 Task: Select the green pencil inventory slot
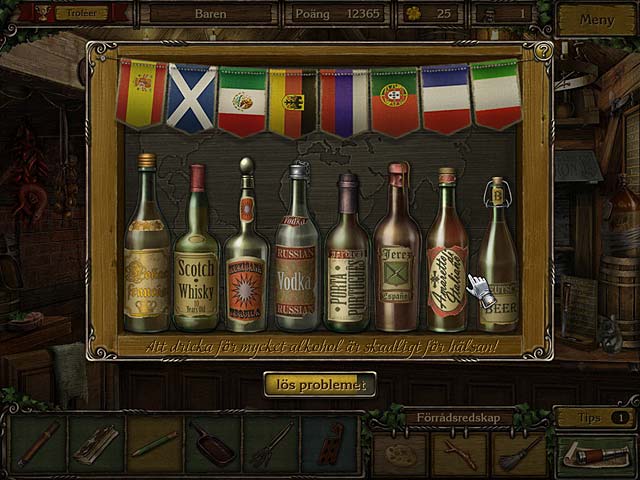pos(155,443)
